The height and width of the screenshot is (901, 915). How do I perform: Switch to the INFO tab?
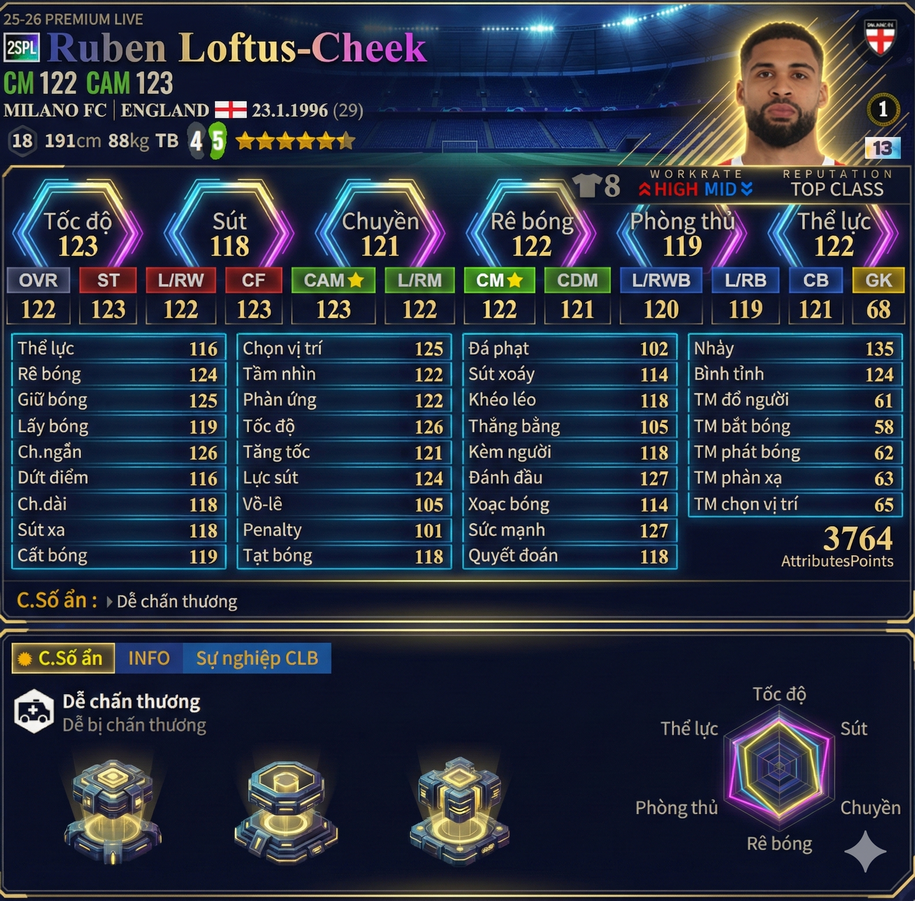pos(149,658)
